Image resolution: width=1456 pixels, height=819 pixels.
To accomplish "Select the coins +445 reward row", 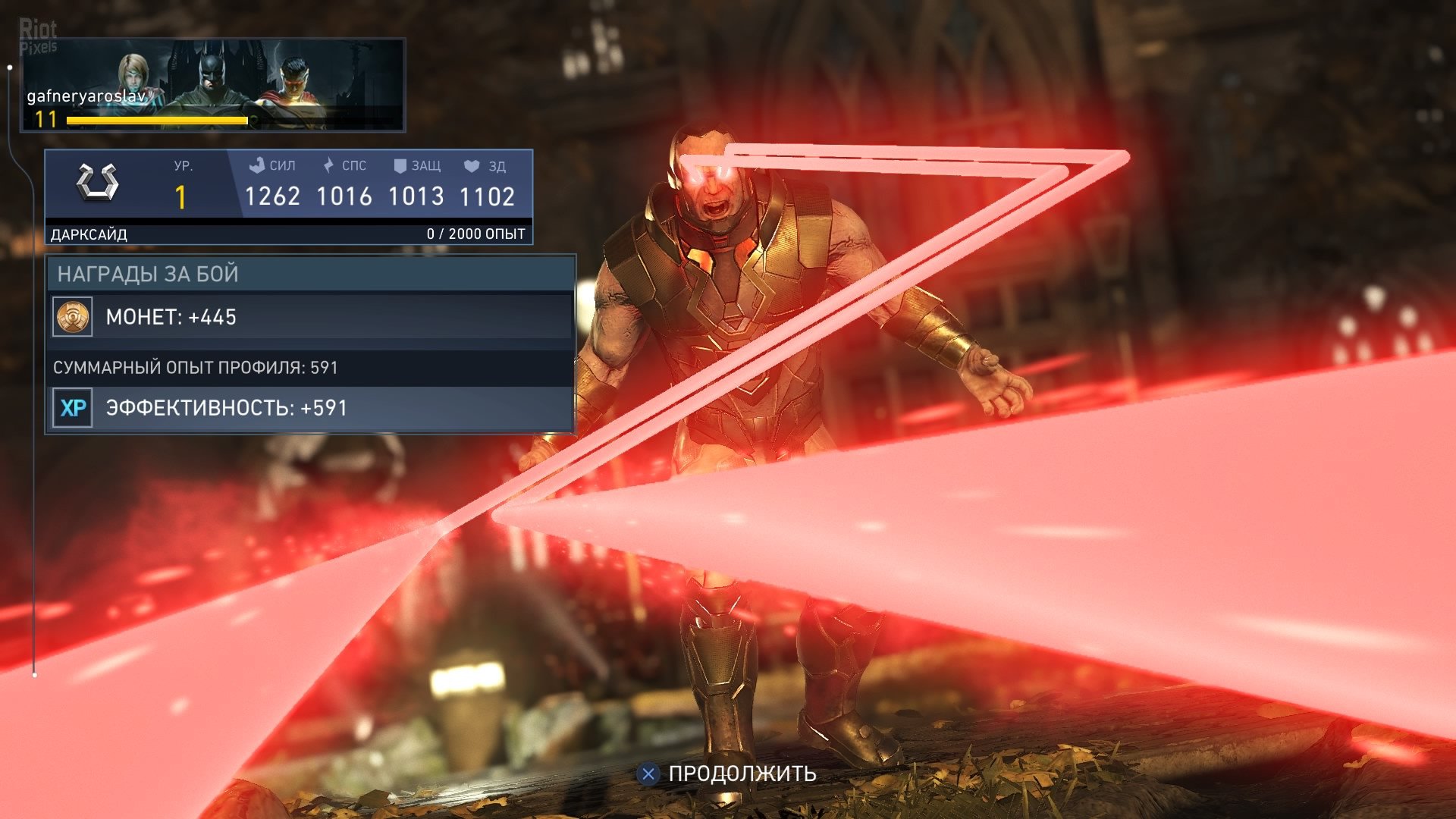I will click(311, 317).
